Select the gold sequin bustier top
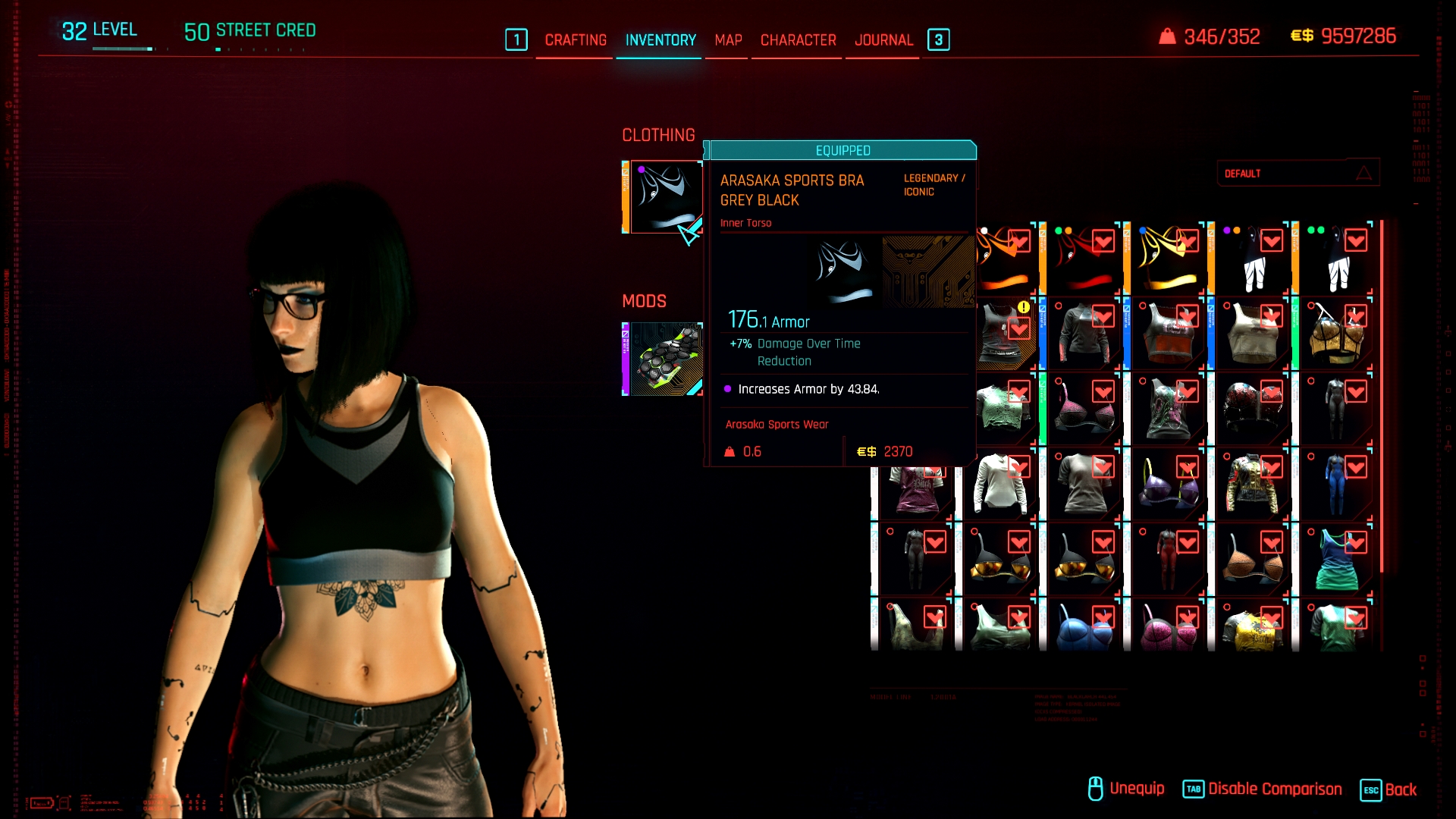This screenshot has width=1456, height=819. point(1335,335)
